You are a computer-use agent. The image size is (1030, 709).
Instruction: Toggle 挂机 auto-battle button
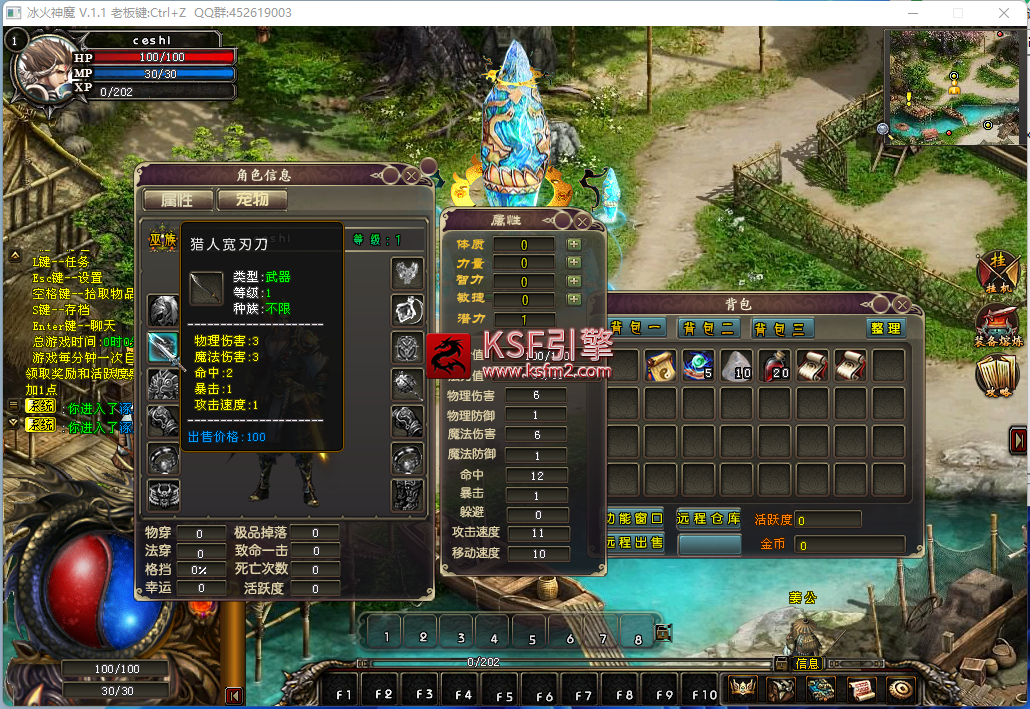997,268
